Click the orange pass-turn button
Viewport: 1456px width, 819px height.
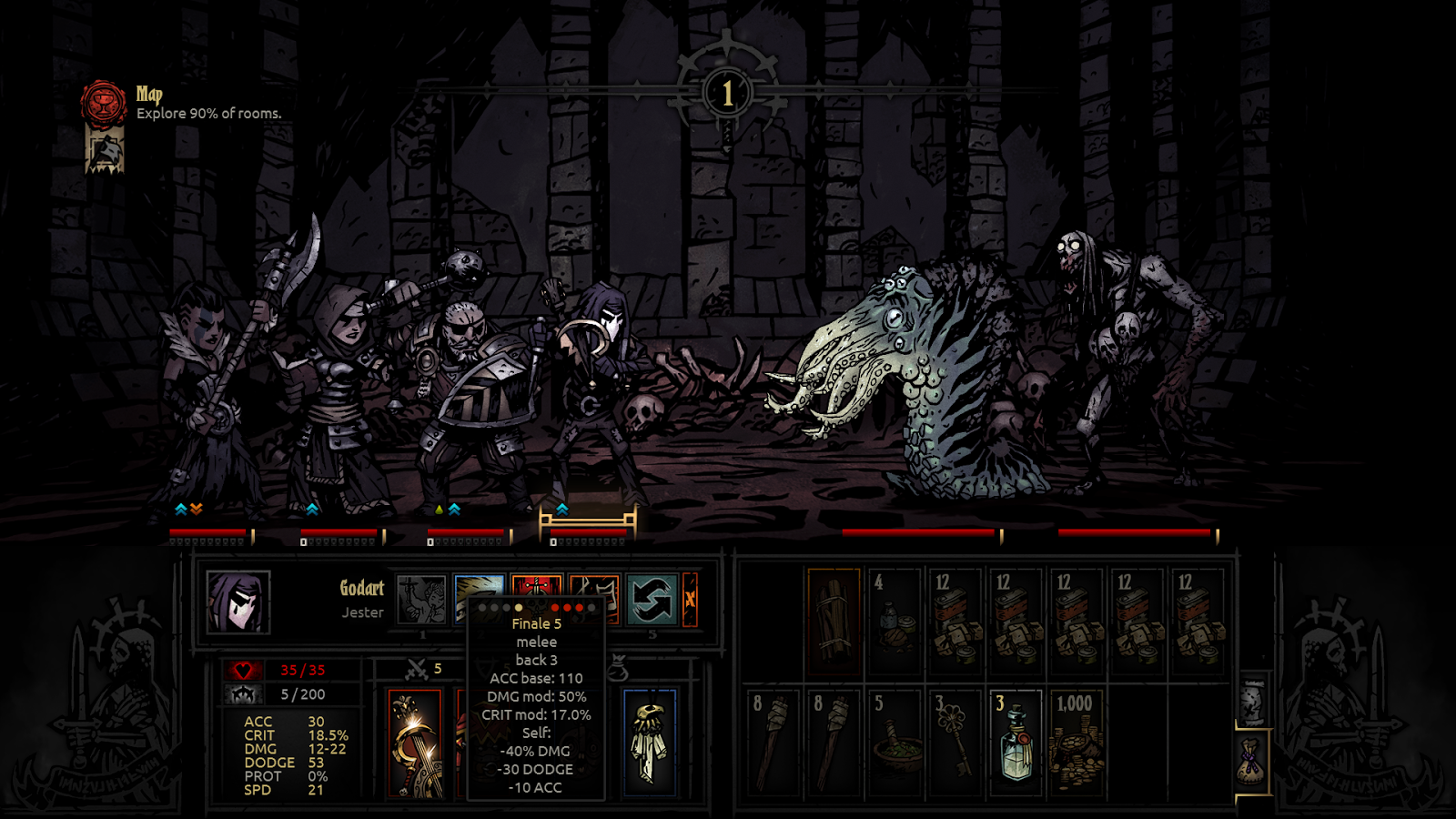pos(690,600)
